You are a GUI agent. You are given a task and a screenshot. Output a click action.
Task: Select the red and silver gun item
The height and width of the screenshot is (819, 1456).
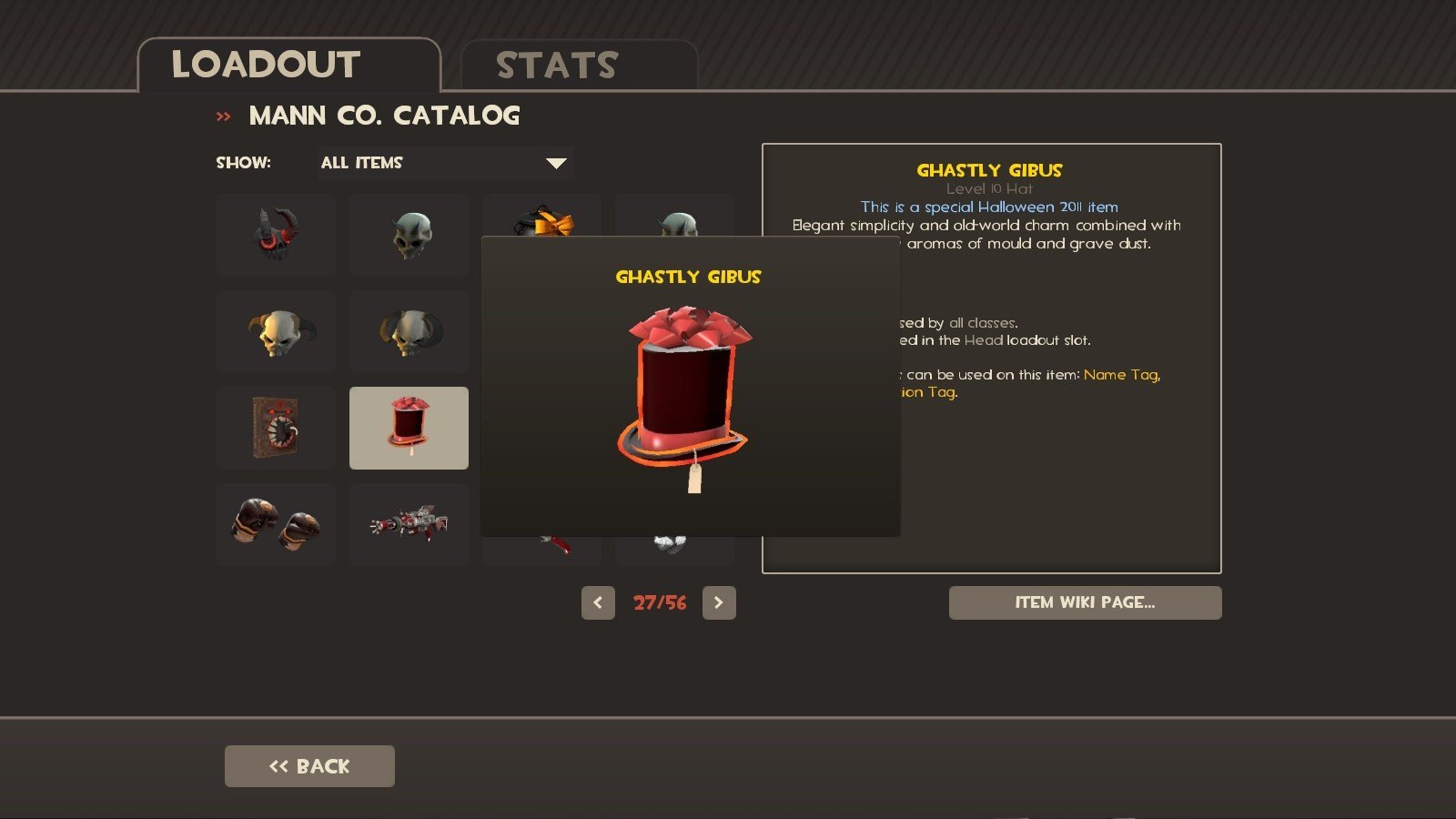pyautogui.click(x=409, y=525)
